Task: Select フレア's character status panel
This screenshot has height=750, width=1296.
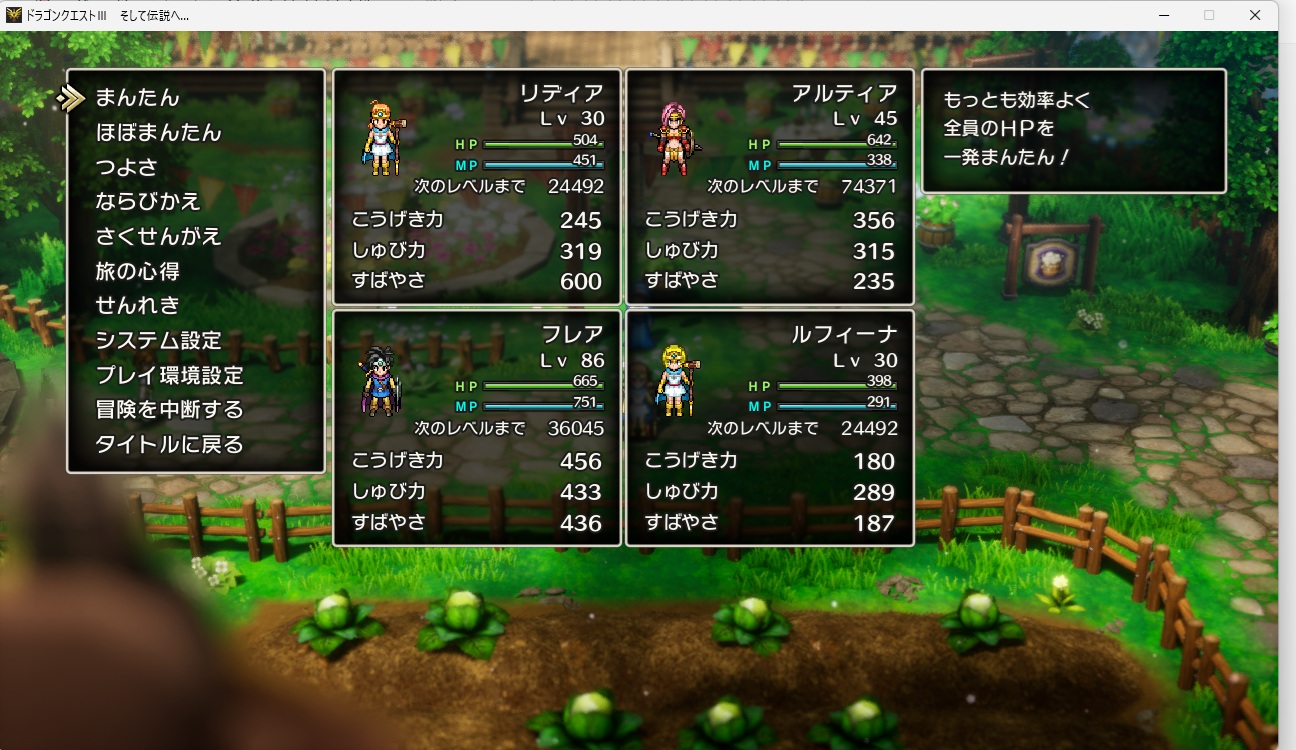Action: pyautogui.click(x=477, y=428)
